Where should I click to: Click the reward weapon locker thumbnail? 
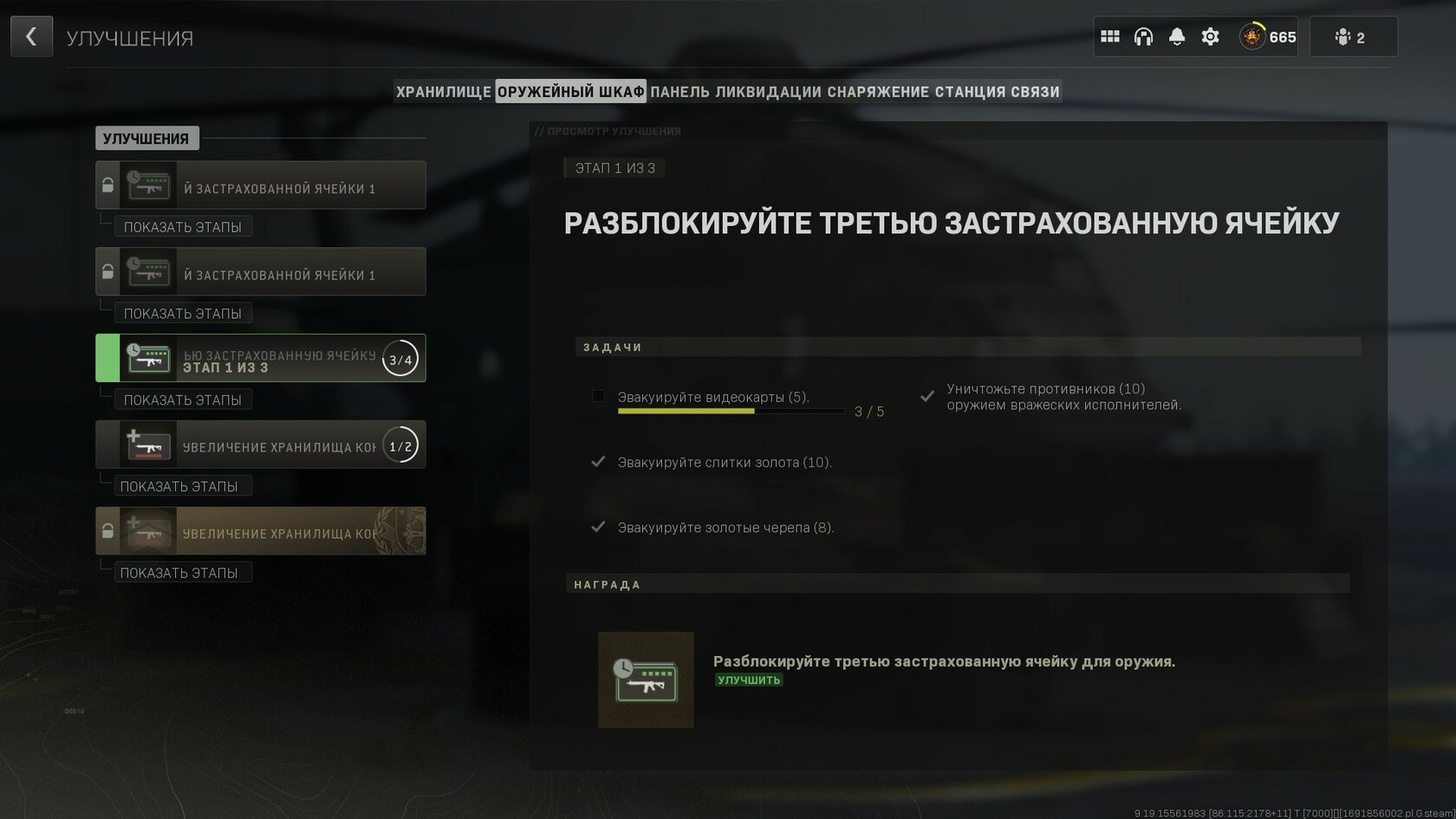click(x=645, y=679)
